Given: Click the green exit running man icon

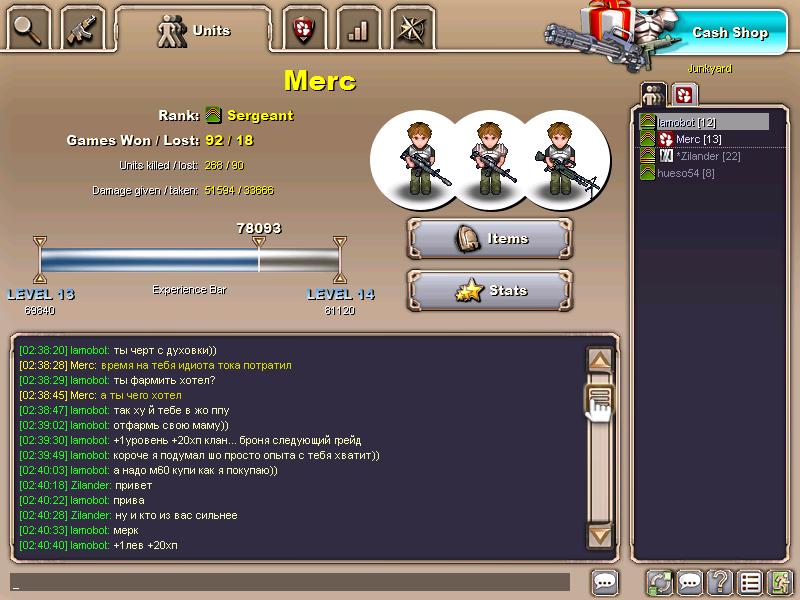Looking at the screenshot, I should pyautogui.click(x=780, y=582).
